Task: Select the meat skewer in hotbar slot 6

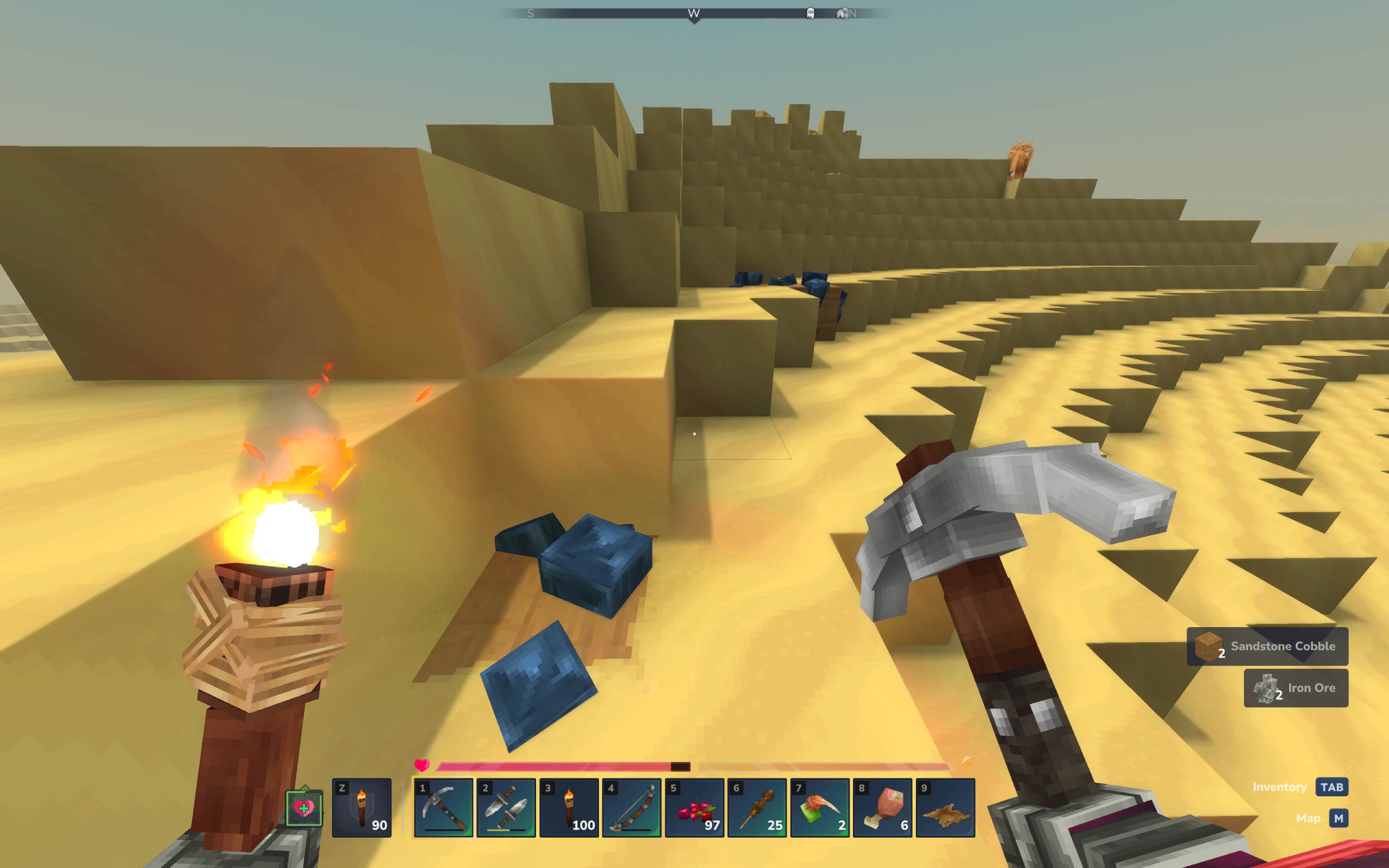Action: pos(757,808)
